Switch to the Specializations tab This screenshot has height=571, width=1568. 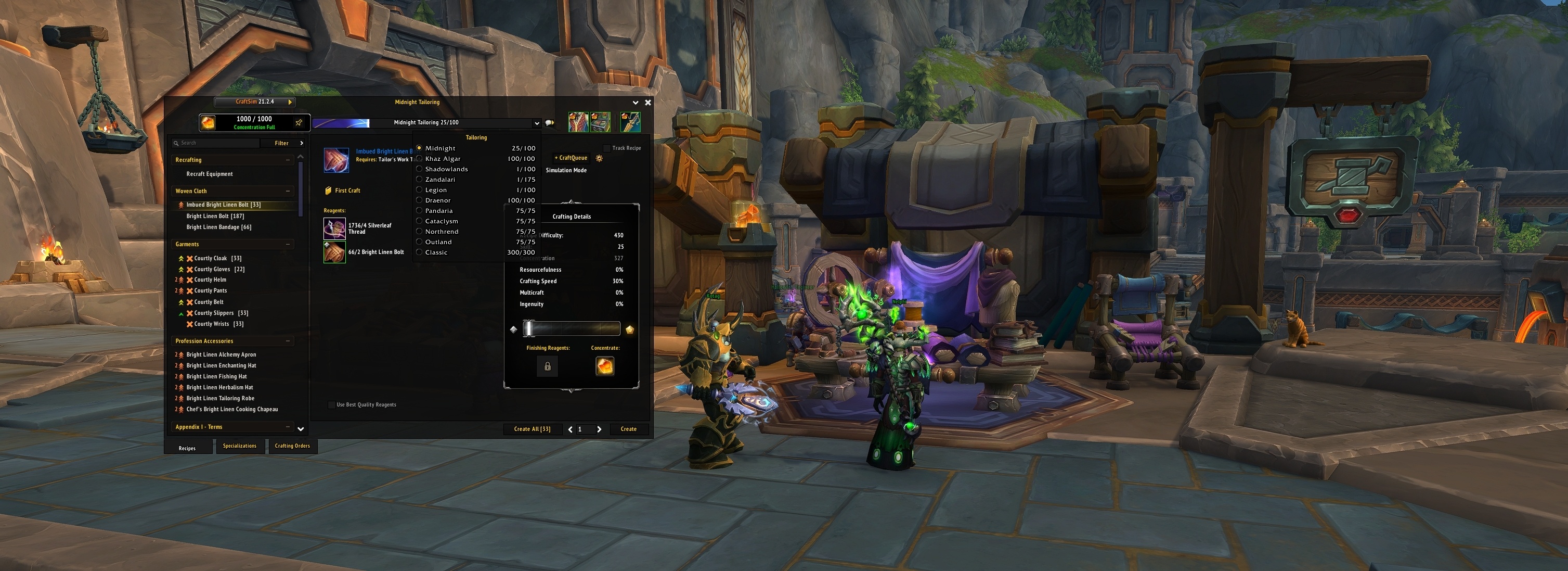(240, 446)
